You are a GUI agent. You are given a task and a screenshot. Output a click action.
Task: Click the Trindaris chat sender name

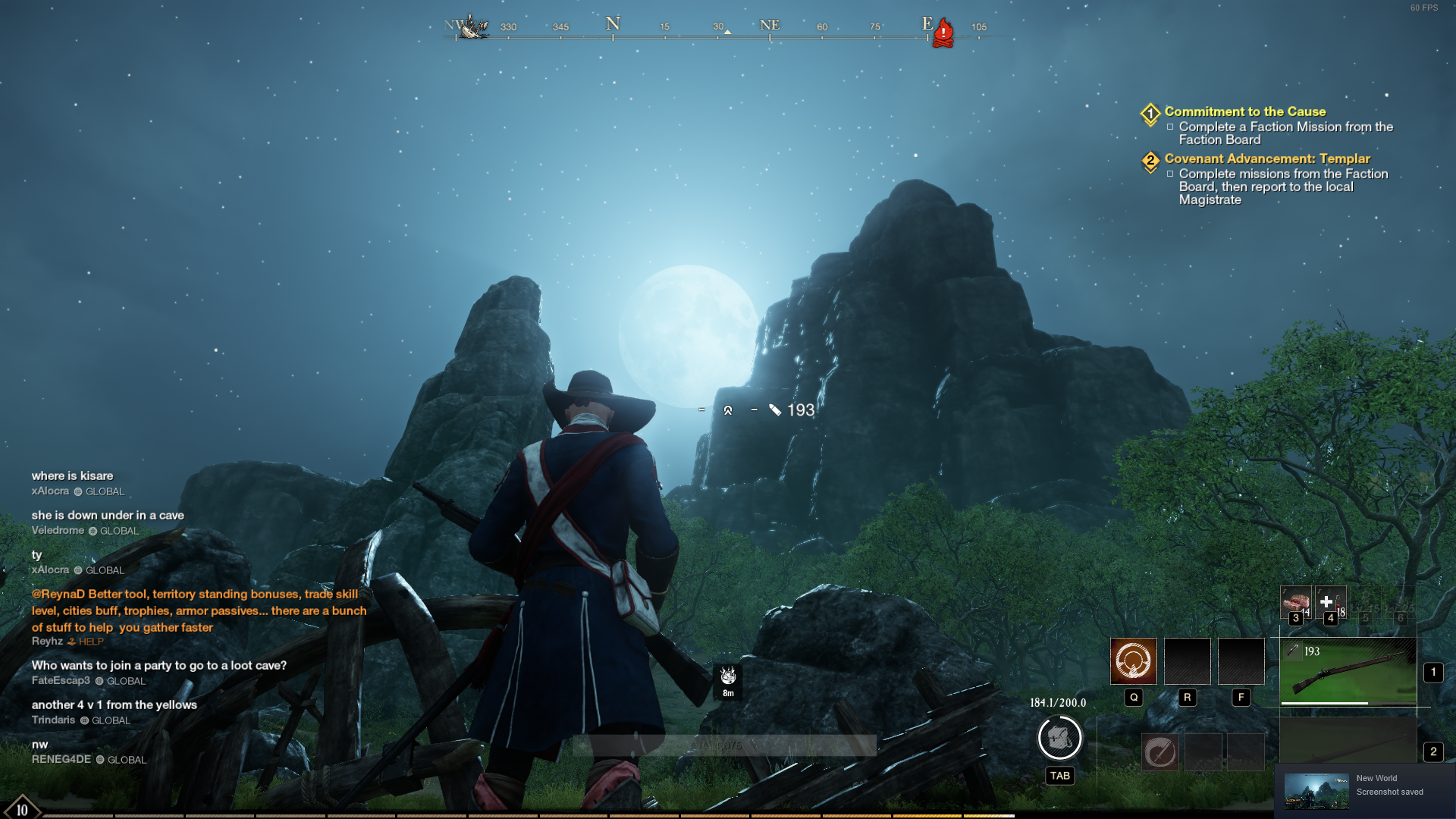click(53, 720)
